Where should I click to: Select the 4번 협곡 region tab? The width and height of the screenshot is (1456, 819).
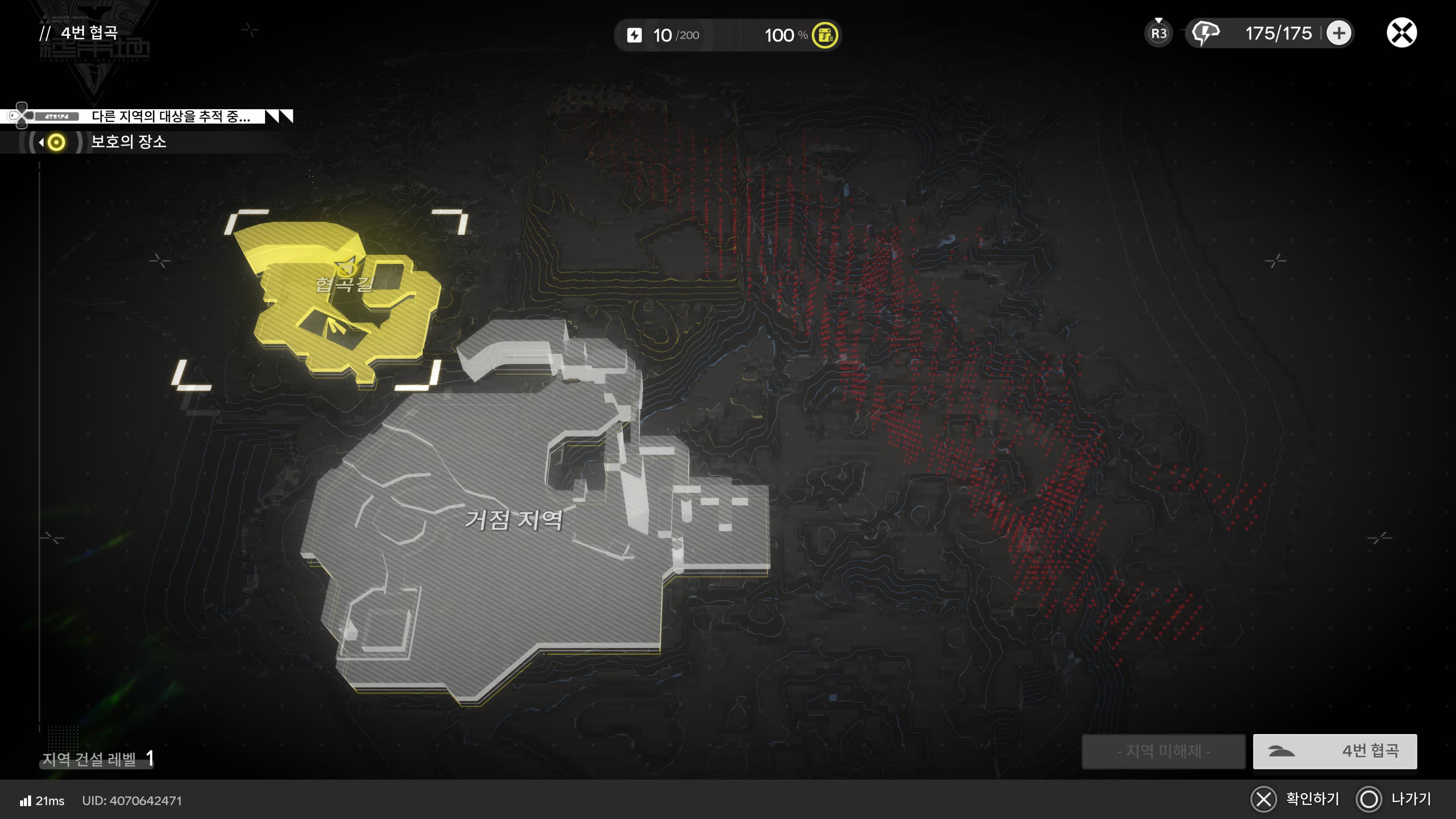(x=1335, y=751)
